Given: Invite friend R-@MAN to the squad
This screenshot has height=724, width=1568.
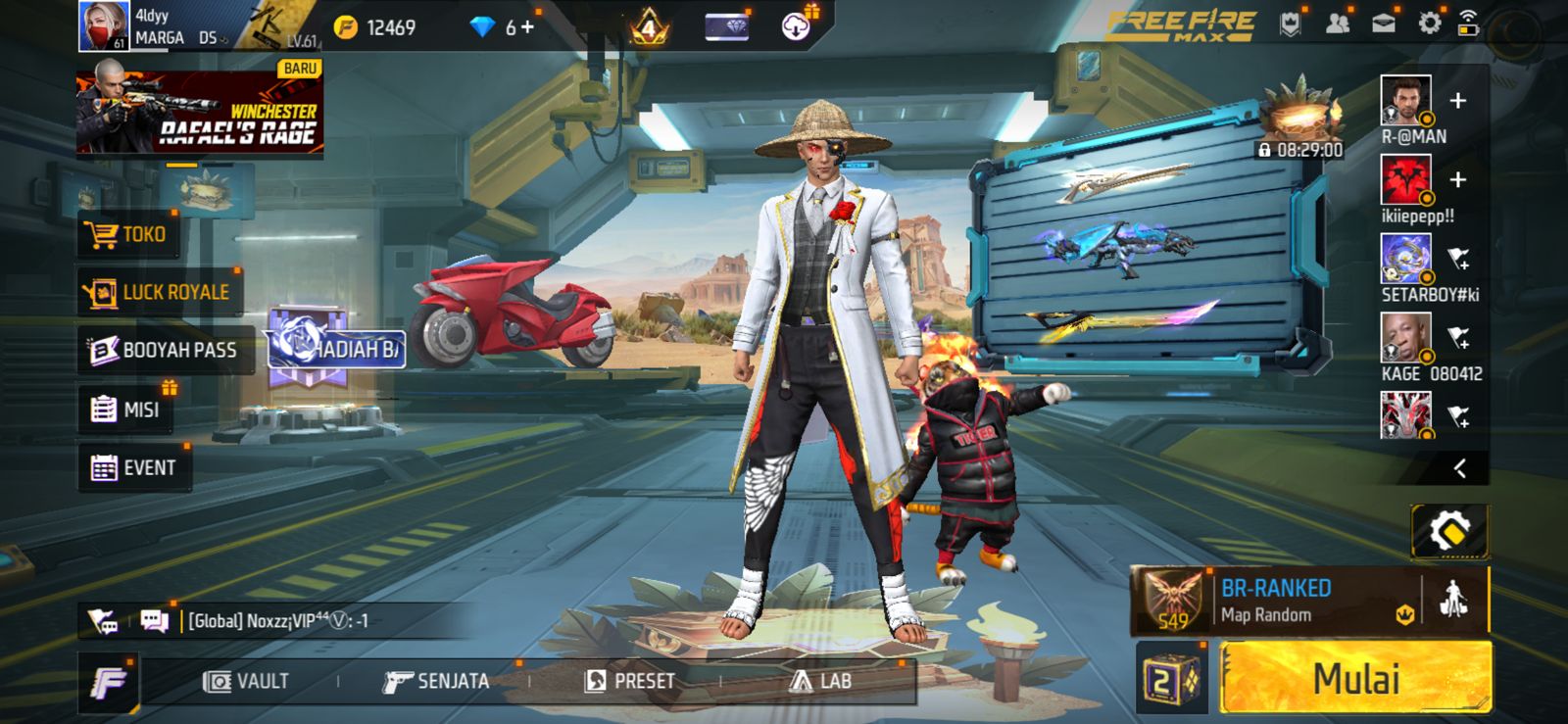Looking at the screenshot, I should coord(1457,101).
